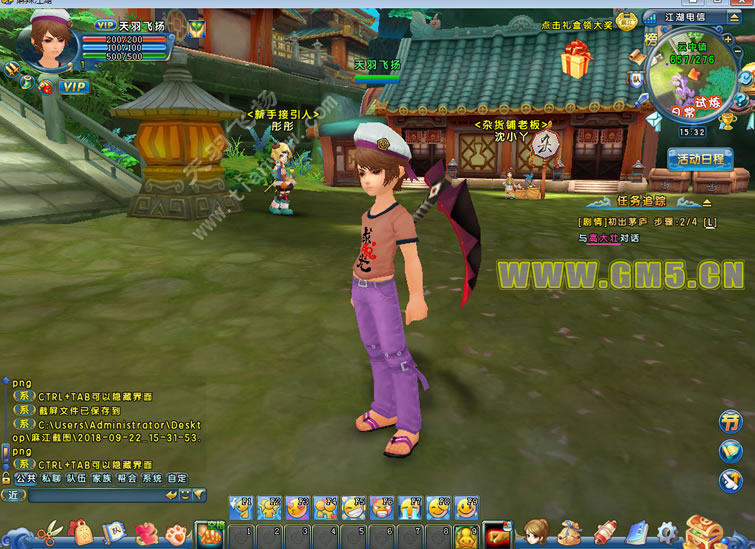Switch to the 队伍 chat tab

click(x=76, y=479)
